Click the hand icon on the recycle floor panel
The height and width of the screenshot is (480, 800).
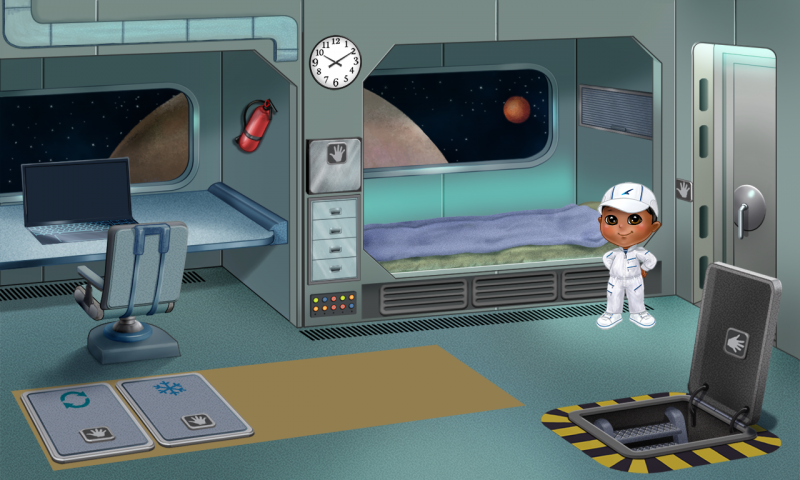(x=96, y=433)
